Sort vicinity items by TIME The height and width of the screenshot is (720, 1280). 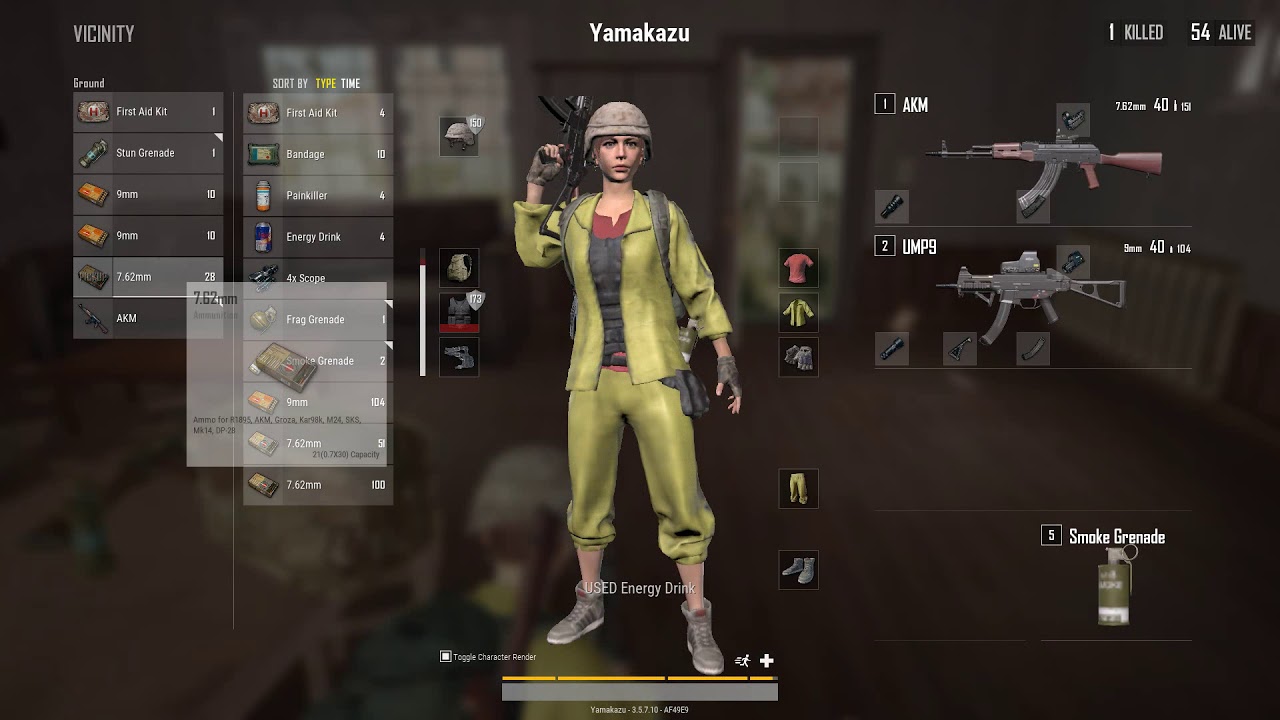point(351,83)
